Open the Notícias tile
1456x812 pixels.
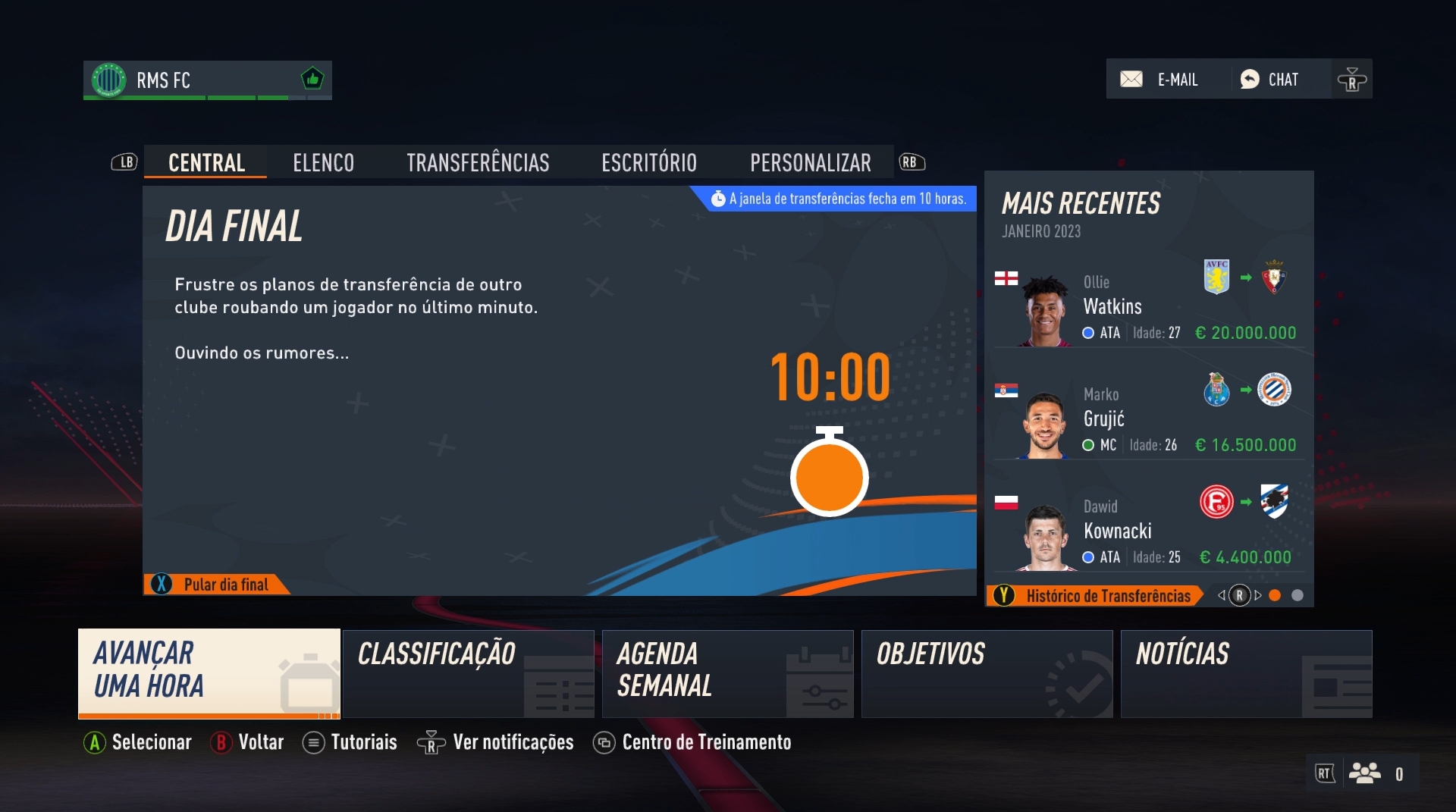tap(1246, 672)
